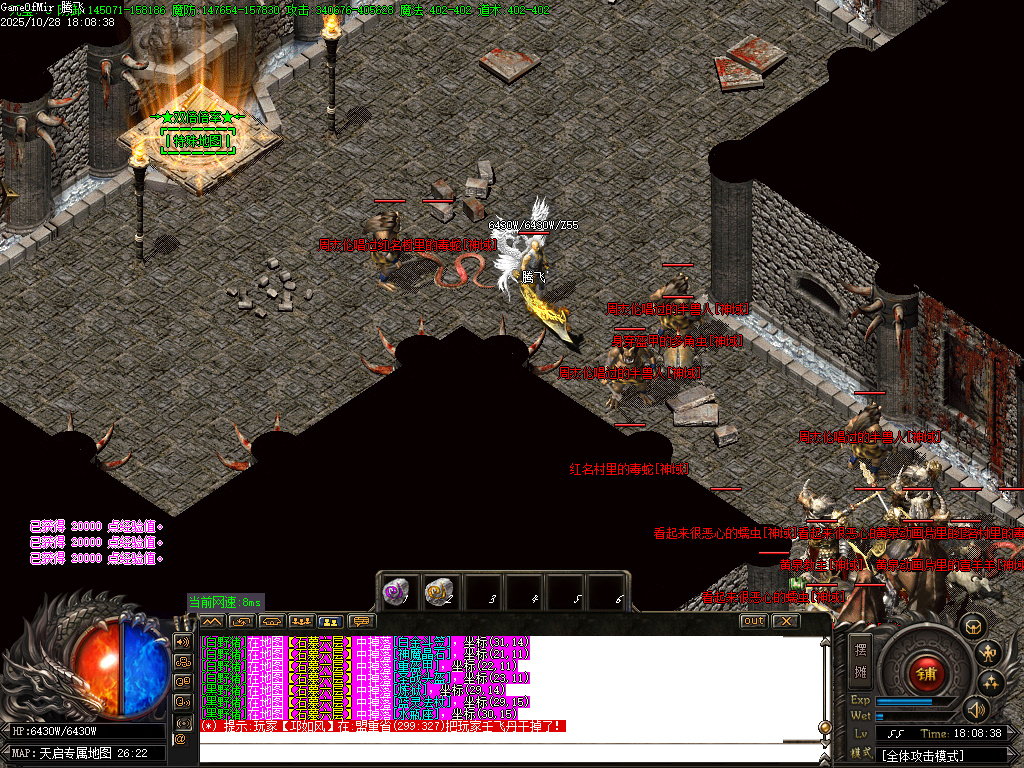
Task: Toggle sound with the gold speaker icon
Action: [x=974, y=710]
